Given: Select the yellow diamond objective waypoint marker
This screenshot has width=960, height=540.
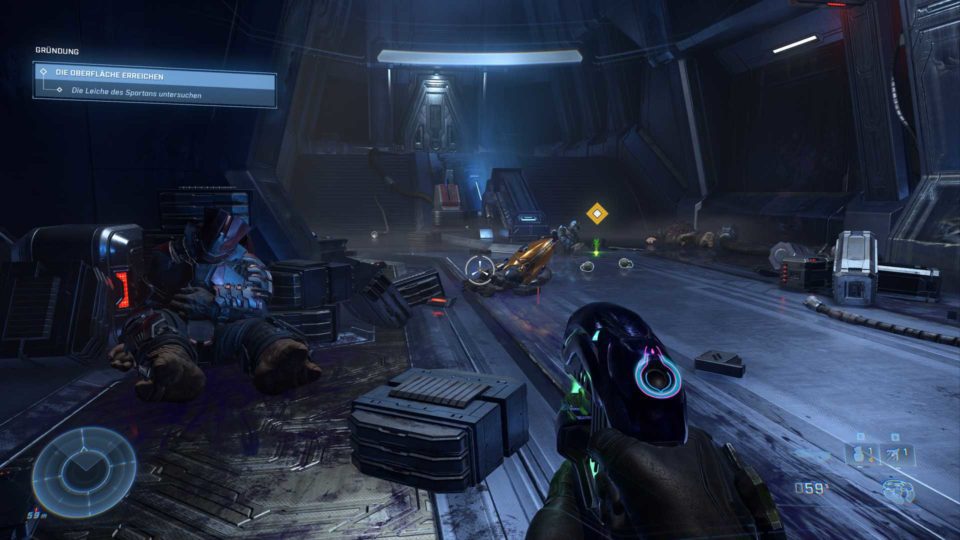Looking at the screenshot, I should [x=597, y=212].
